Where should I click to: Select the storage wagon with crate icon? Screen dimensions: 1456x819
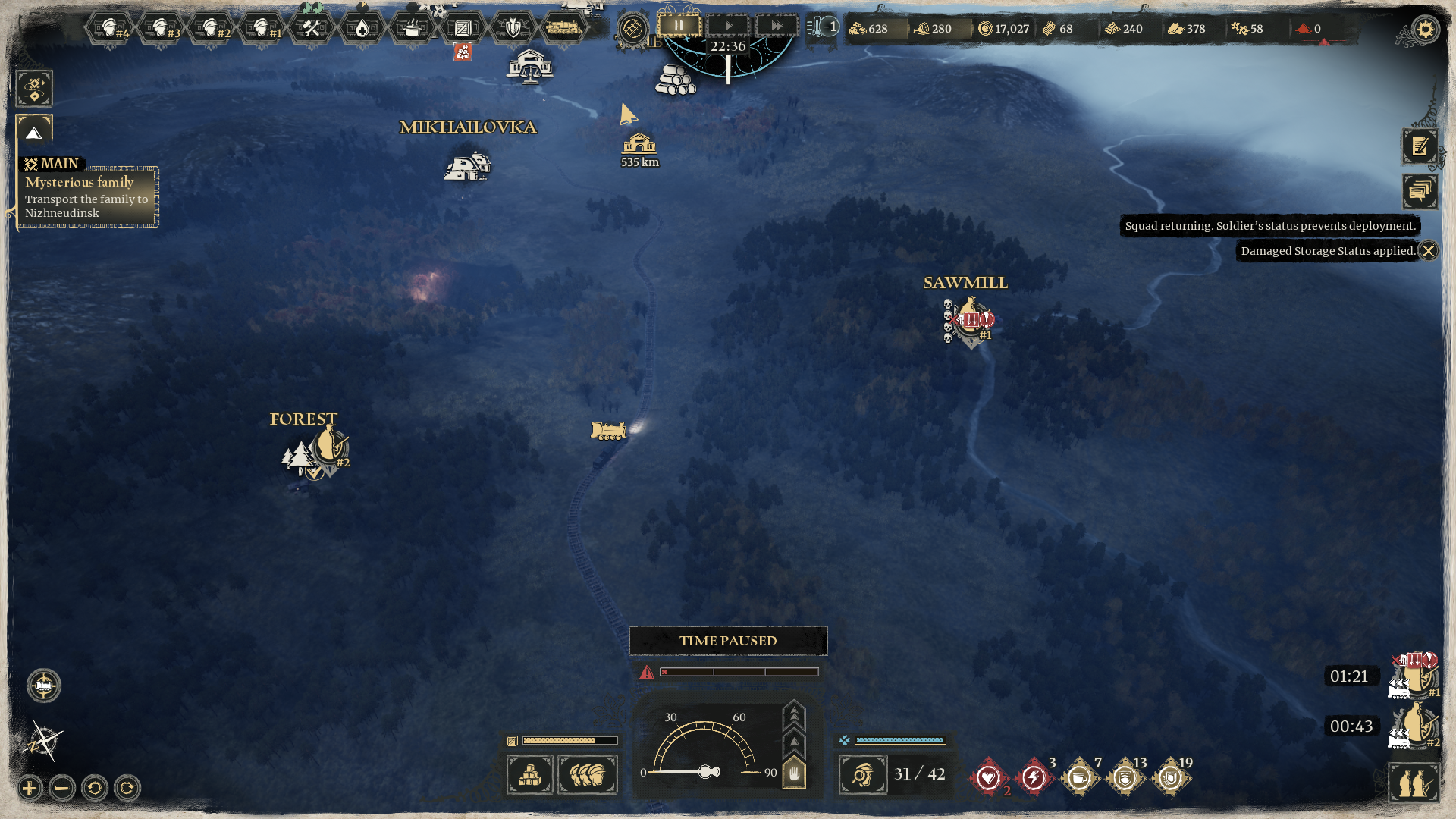463,29
